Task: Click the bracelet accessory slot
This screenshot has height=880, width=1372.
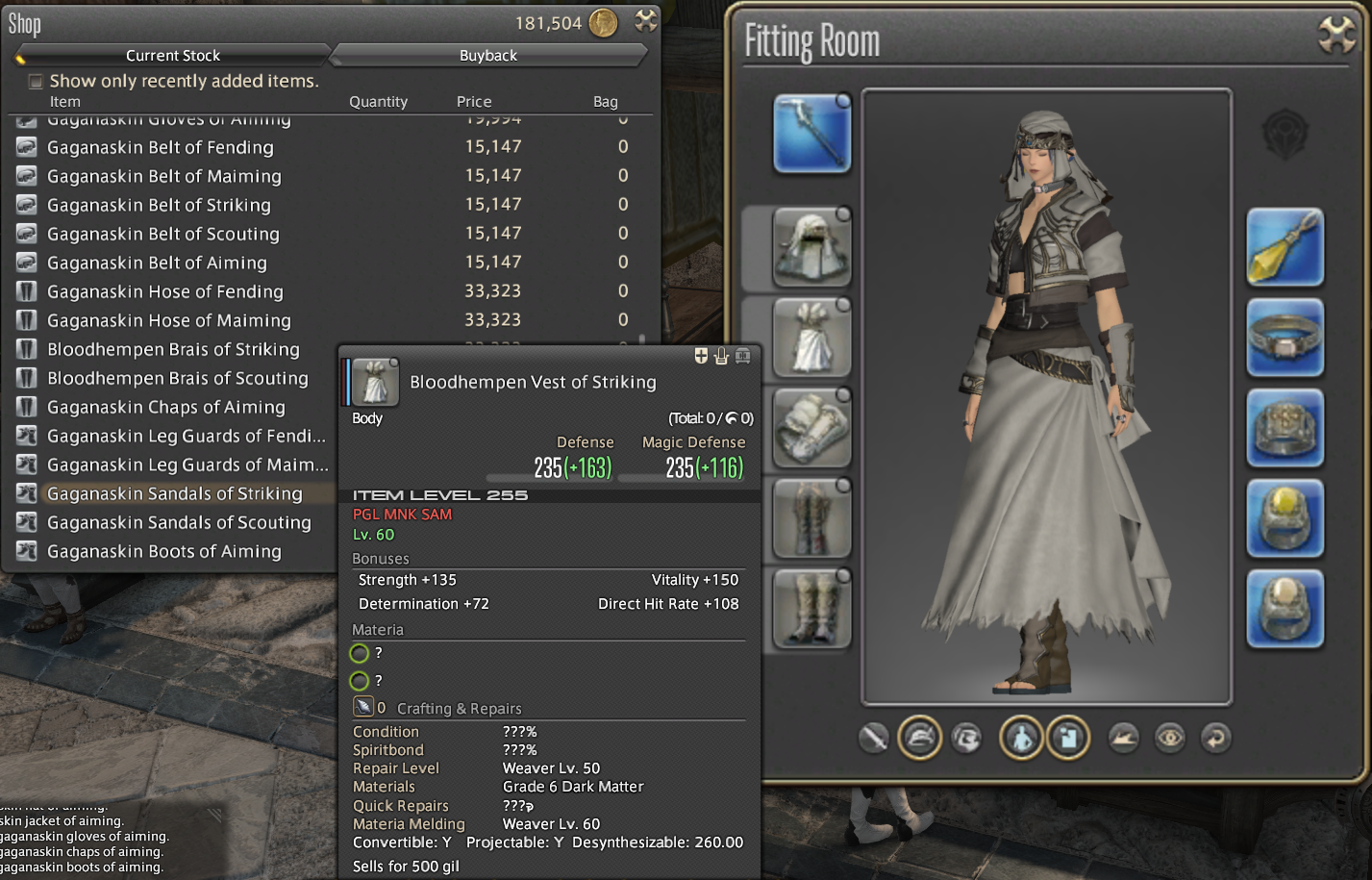Action: pos(1285,428)
